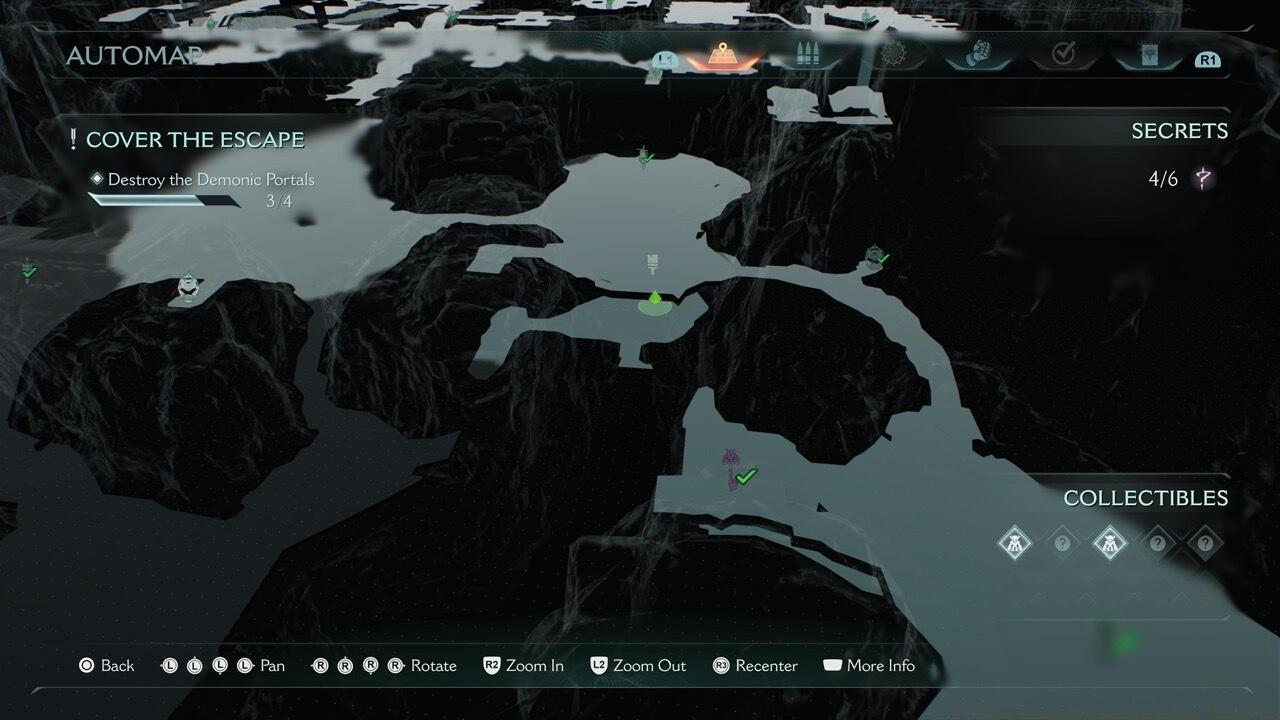The image size is (1280, 720).
Task: Click the green player location marker
Action: click(x=654, y=300)
